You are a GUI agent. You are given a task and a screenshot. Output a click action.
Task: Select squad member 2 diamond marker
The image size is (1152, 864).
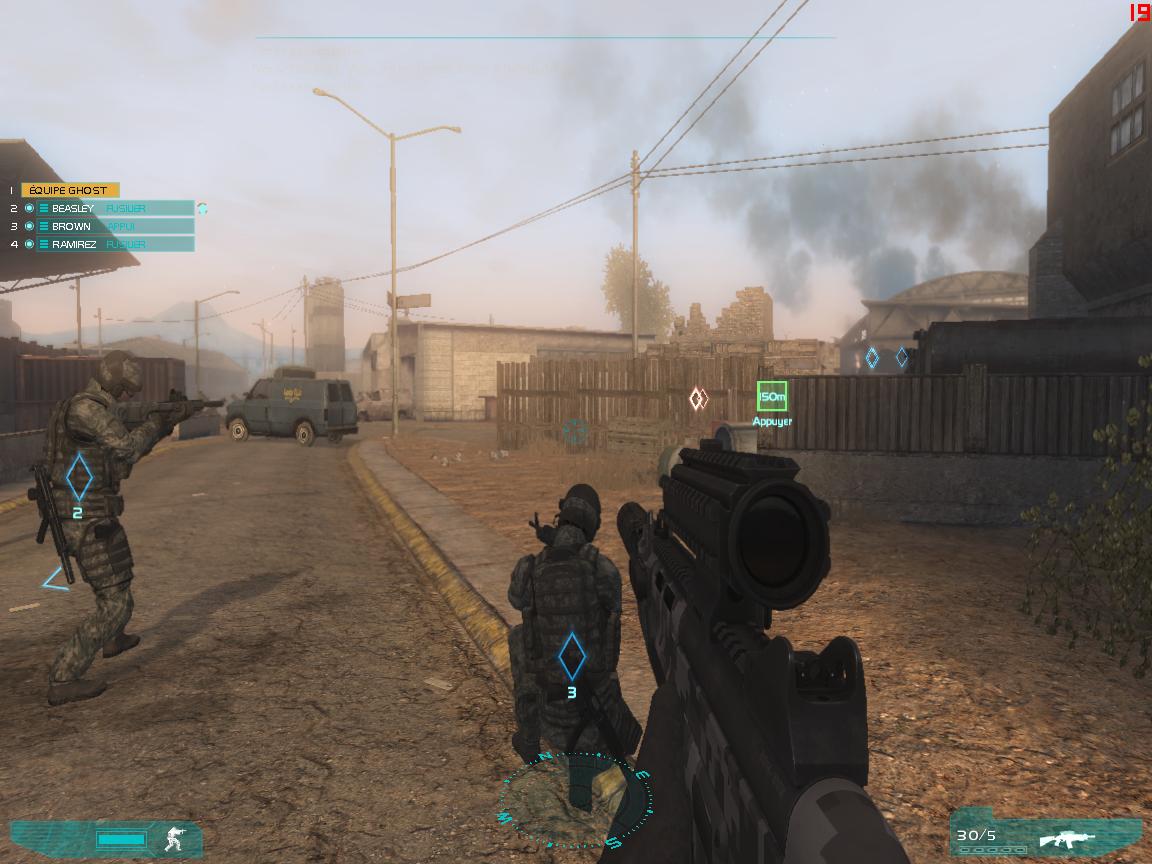pyautogui.click(x=79, y=478)
